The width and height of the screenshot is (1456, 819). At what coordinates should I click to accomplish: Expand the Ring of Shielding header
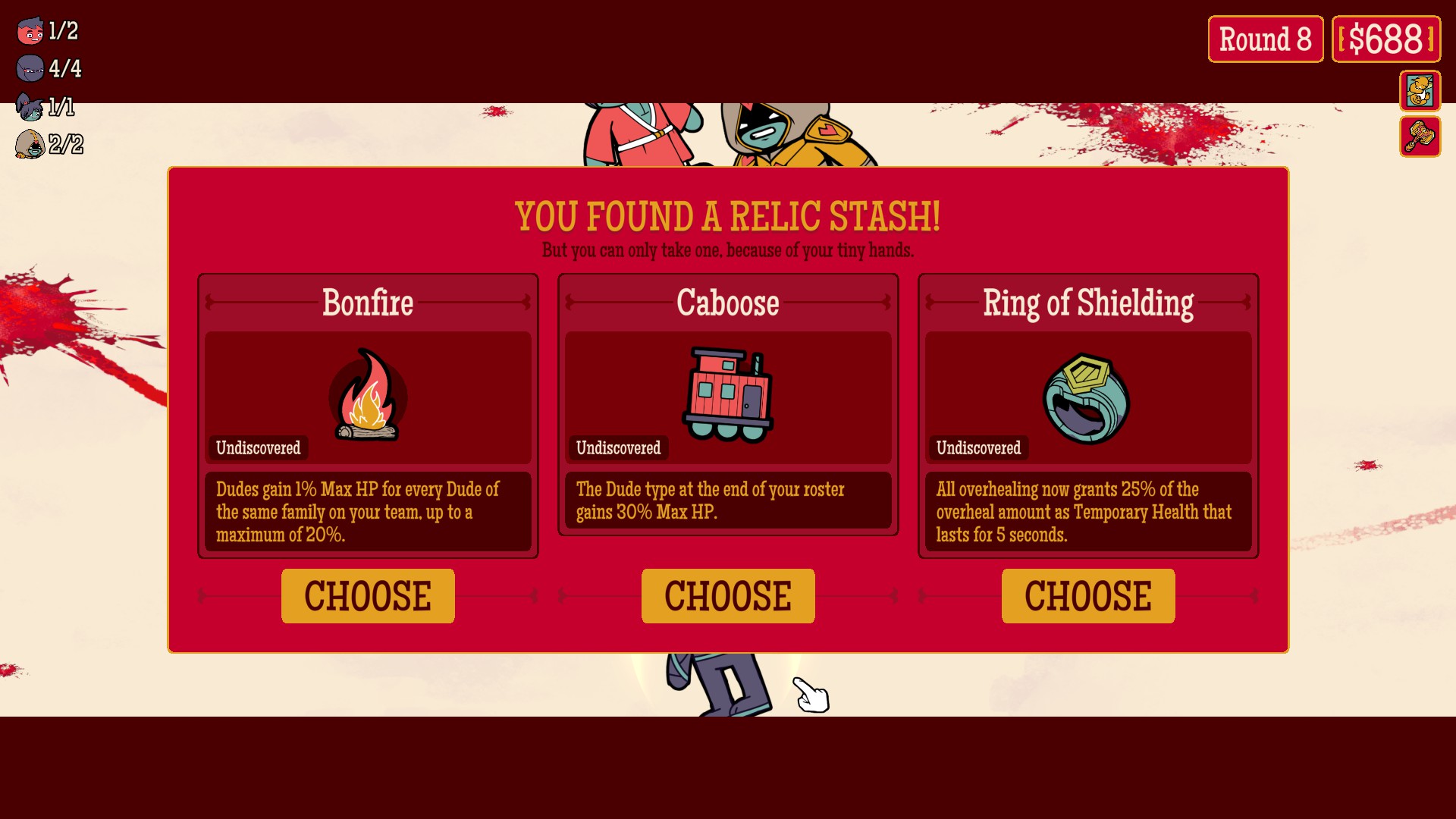pyautogui.click(x=1087, y=303)
